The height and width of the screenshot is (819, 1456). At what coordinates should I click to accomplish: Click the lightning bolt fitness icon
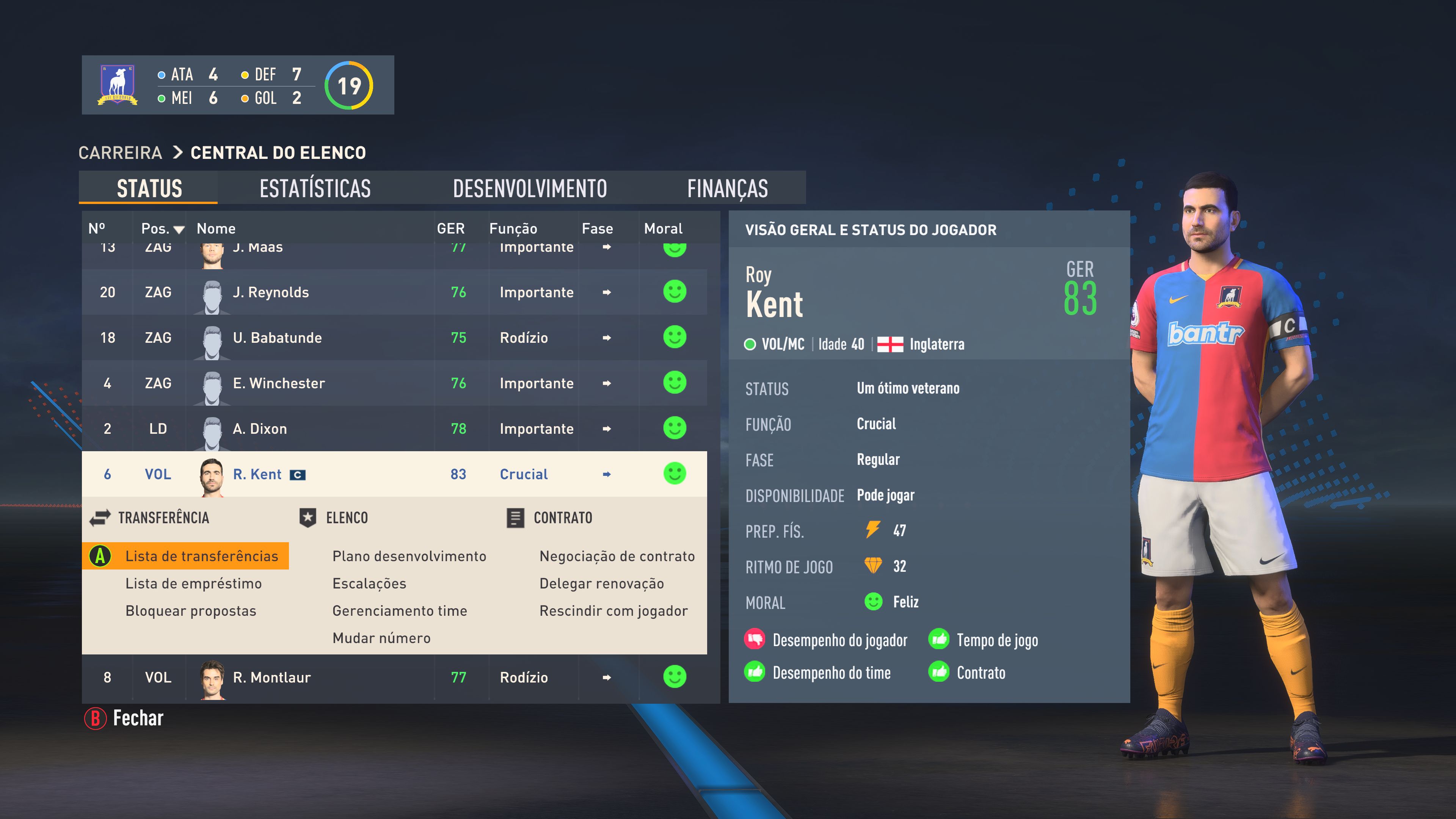(874, 530)
